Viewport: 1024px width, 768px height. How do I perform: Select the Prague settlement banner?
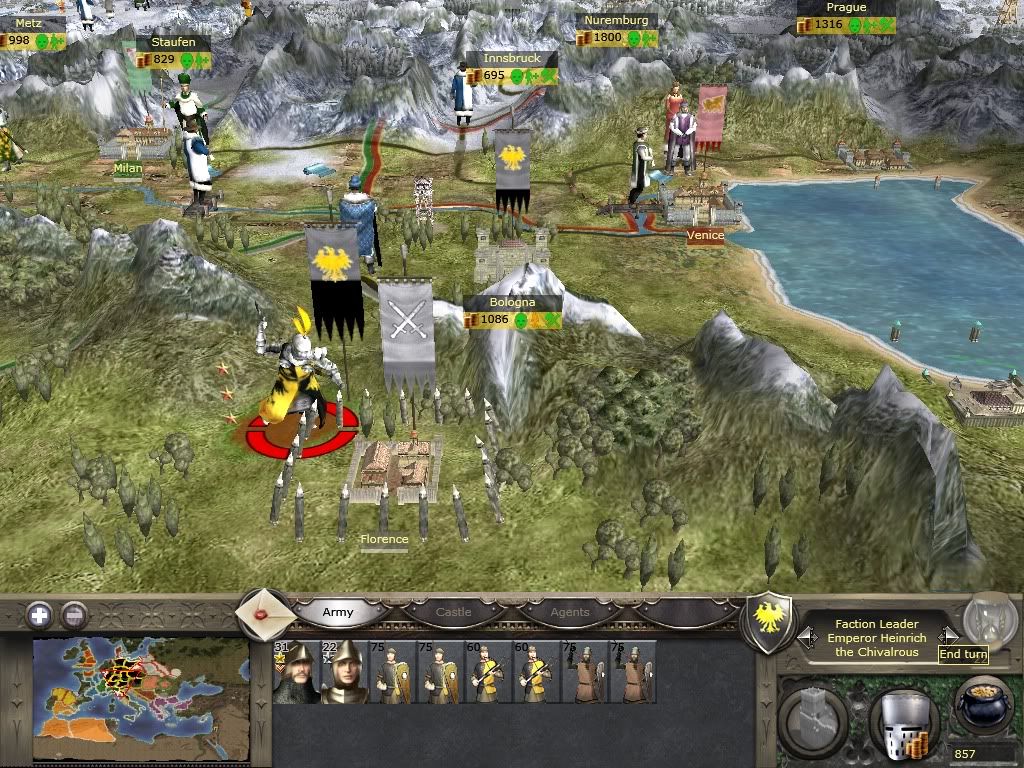846,17
